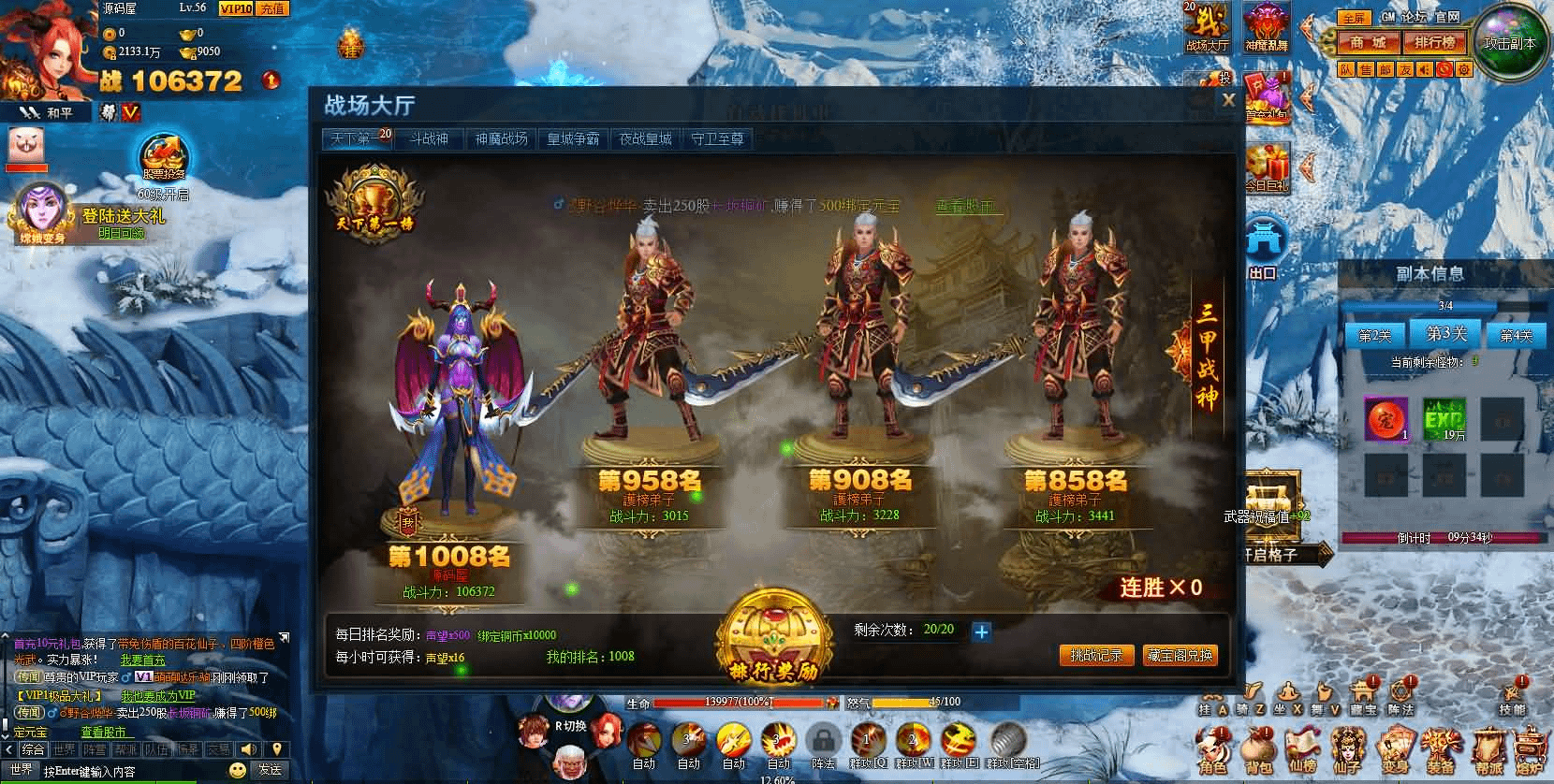Select the 皇城争霸 tab
This screenshot has height=784, width=1554.
(573, 139)
